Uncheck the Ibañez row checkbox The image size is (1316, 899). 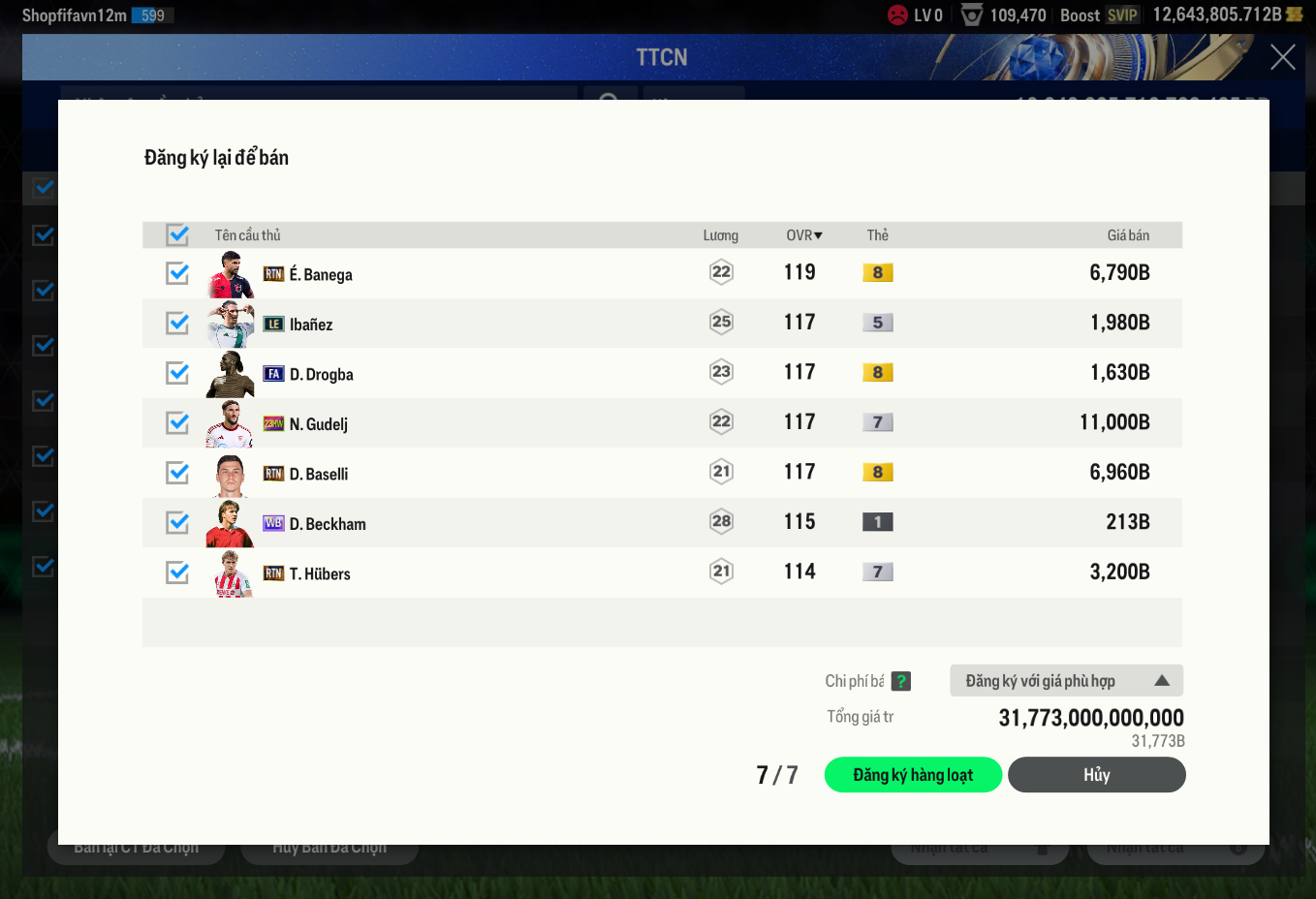[x=177, y=323]
